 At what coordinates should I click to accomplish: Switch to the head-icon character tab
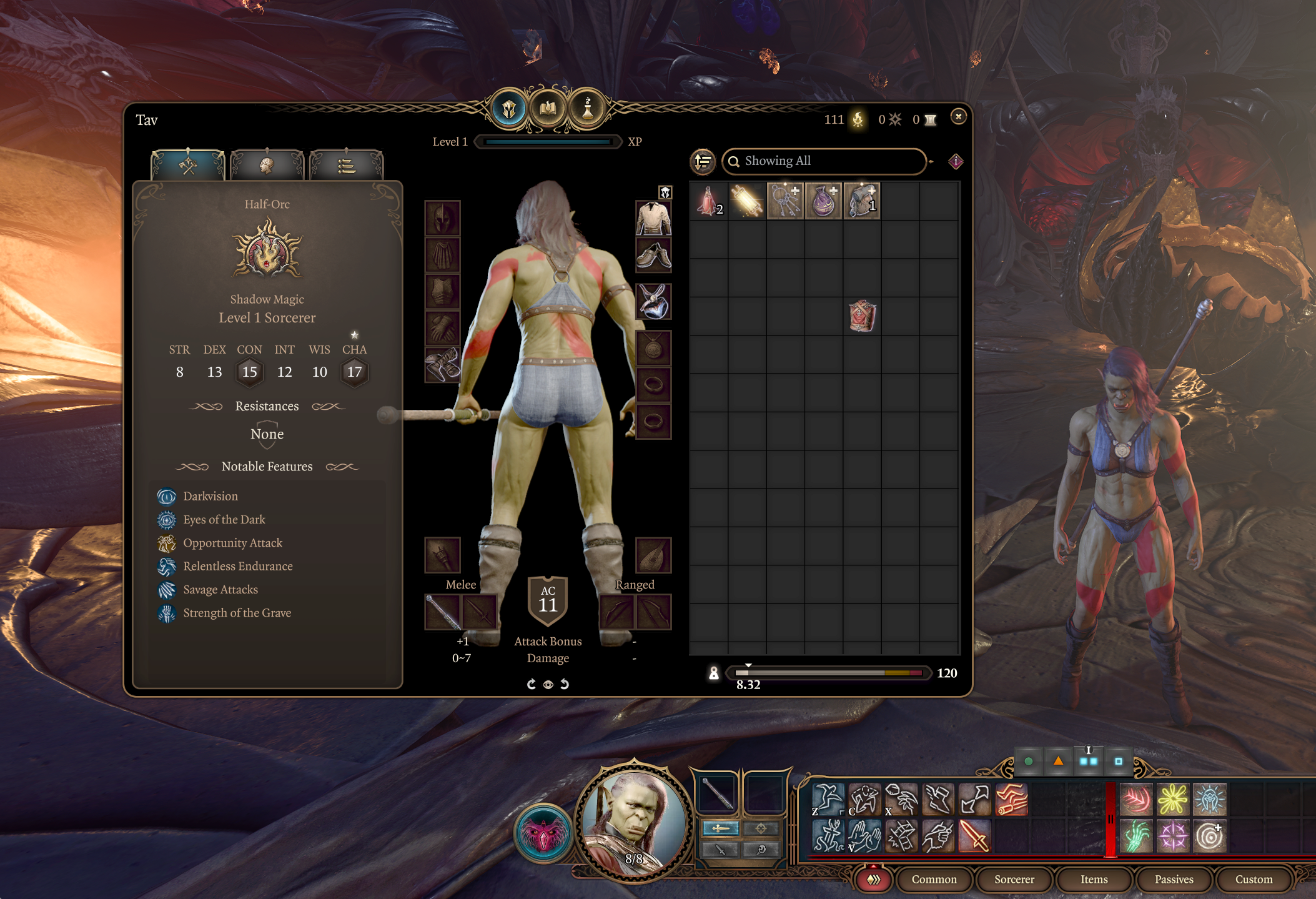(267, 166)
